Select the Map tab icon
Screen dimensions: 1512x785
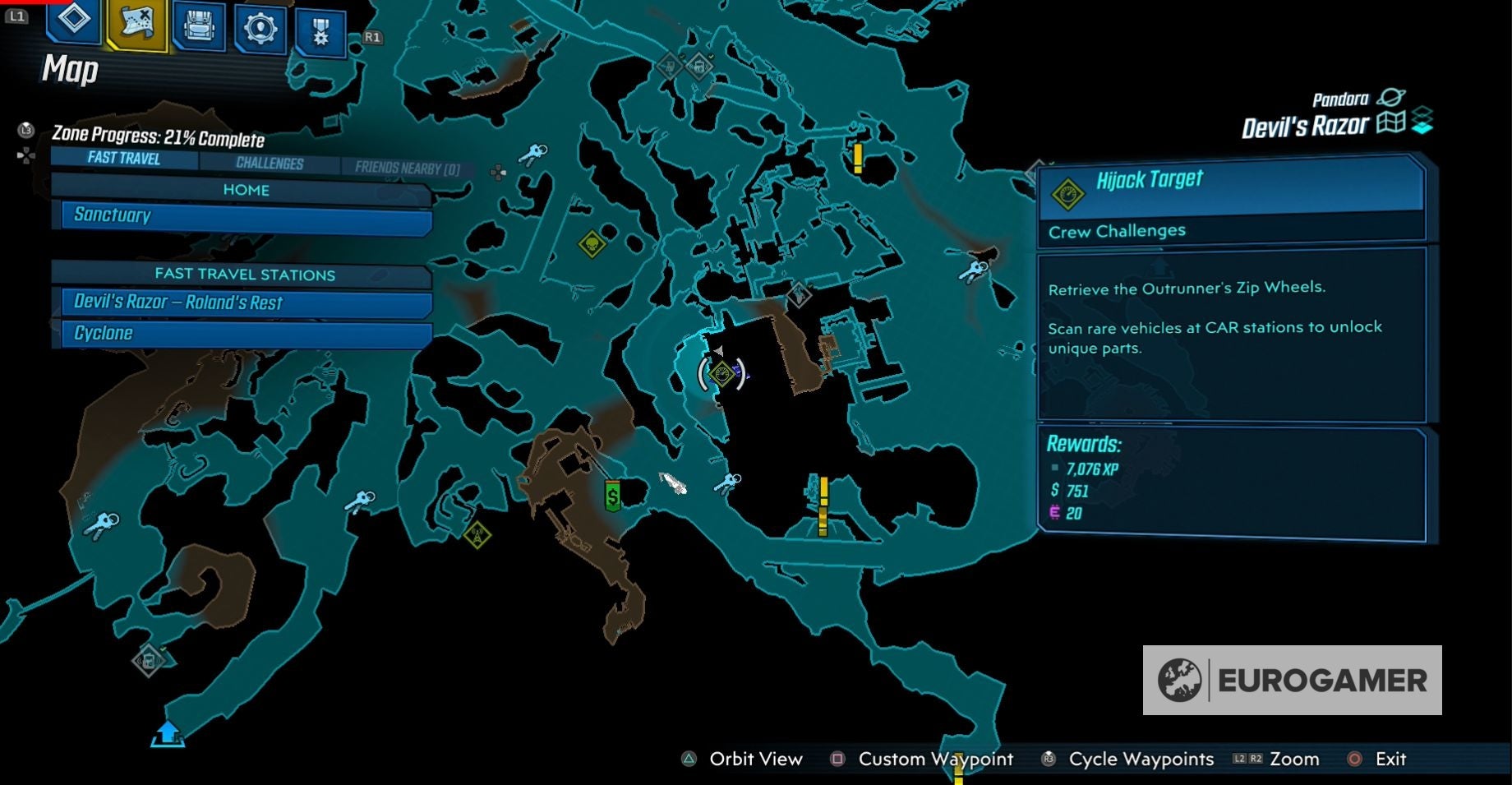(x=136, y=23)
